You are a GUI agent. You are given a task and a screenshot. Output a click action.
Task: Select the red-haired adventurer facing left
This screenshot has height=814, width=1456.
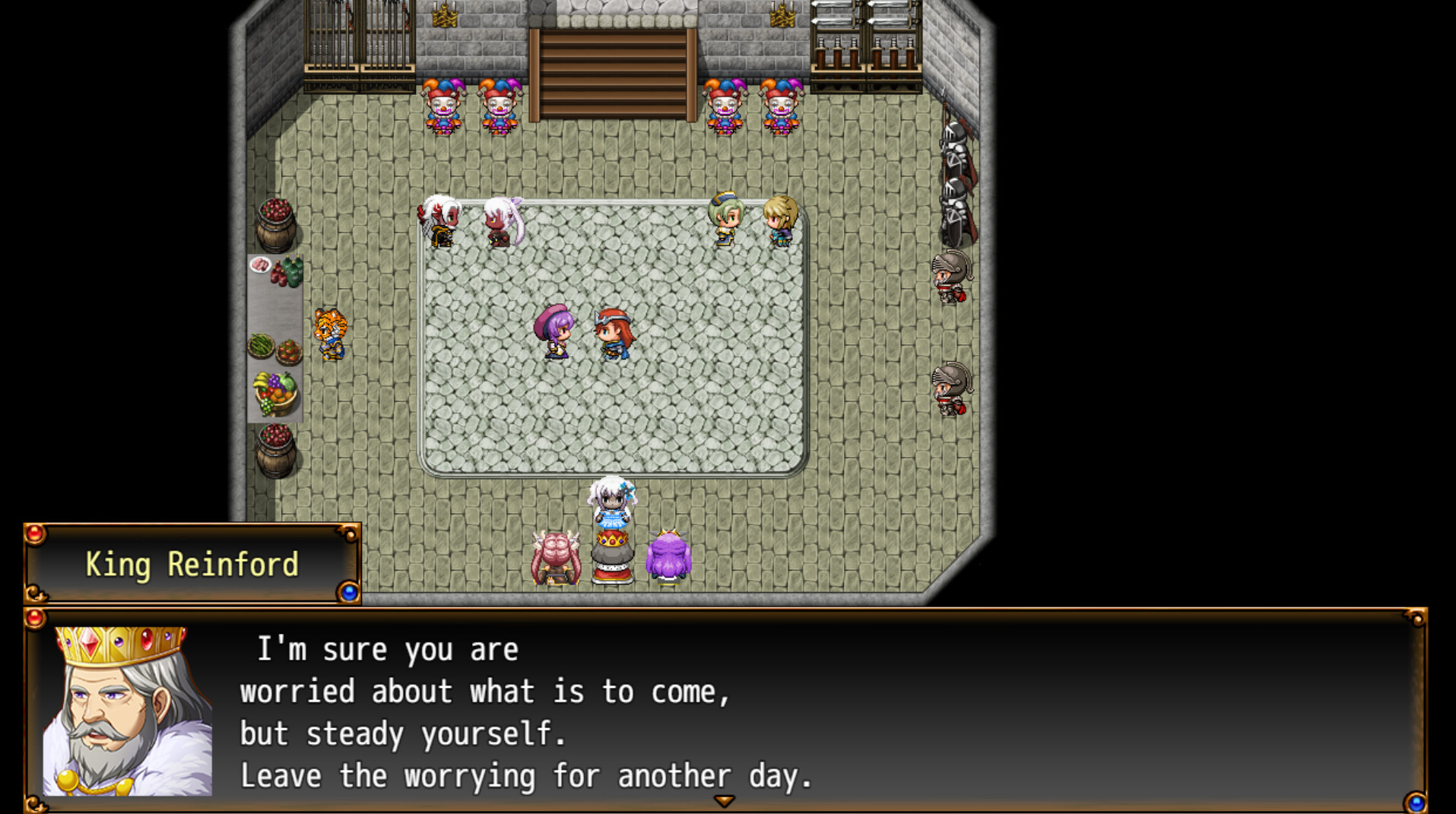tap(613, 334)
